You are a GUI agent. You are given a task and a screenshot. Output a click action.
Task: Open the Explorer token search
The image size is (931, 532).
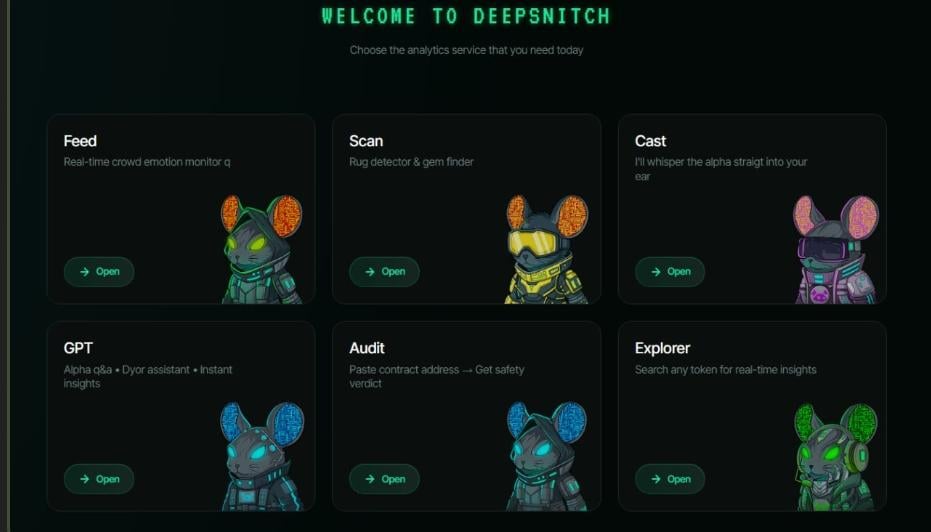point(670,479)
